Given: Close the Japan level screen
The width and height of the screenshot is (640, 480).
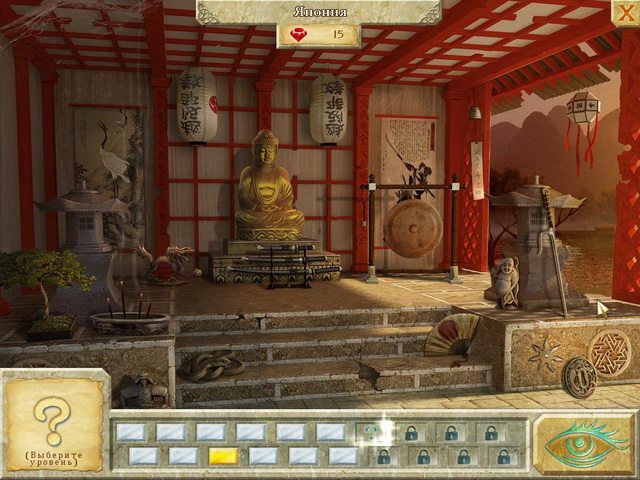Looking at the screenshot, I should pos(624,12).
